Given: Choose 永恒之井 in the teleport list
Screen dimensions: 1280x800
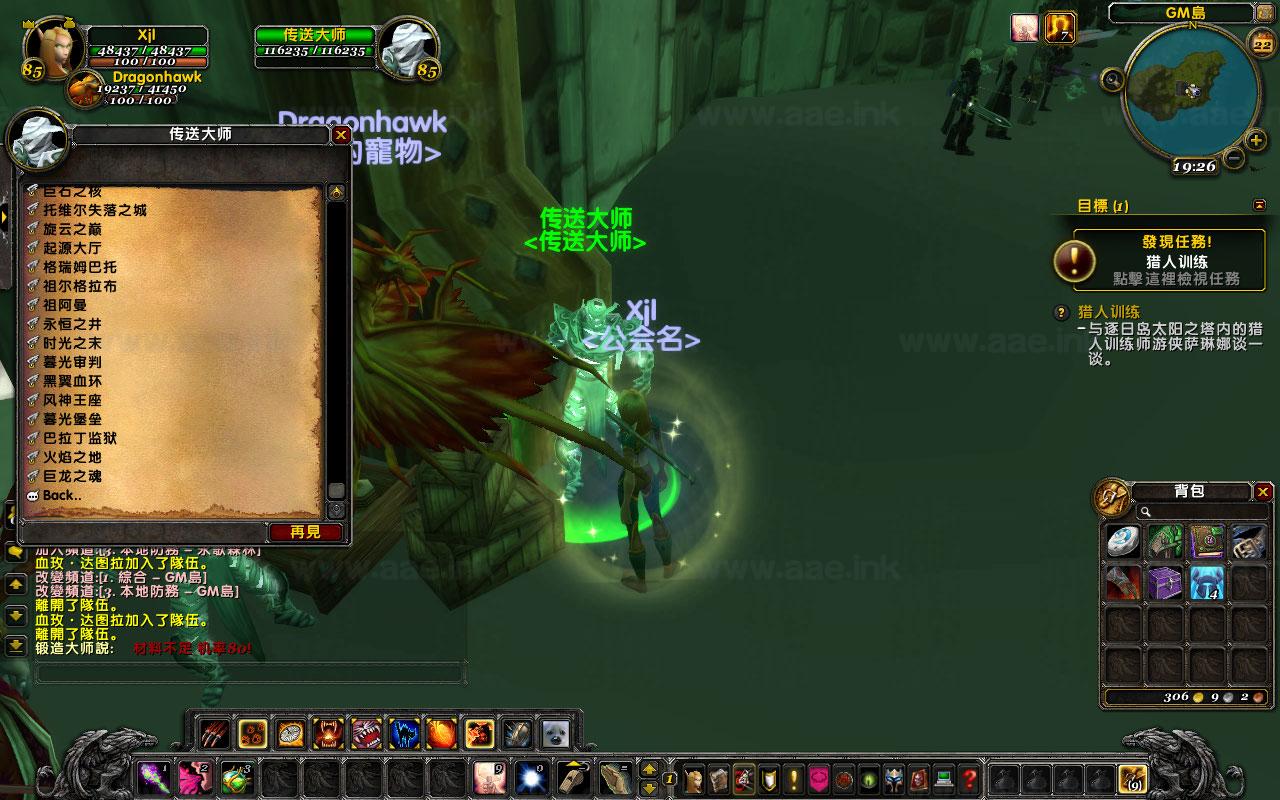Looking at the screenshot, I should click(72, 324).
